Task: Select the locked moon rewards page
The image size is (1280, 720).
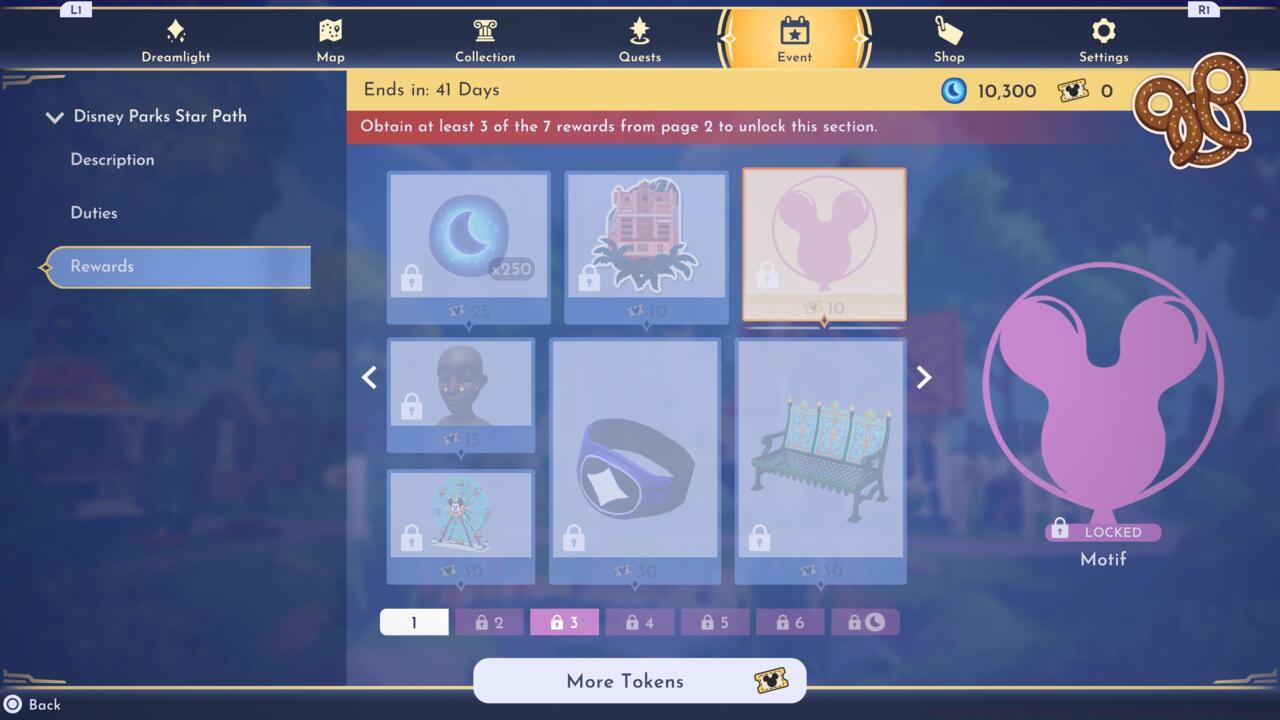Action: pyautogui.click(x=866, y=621)
